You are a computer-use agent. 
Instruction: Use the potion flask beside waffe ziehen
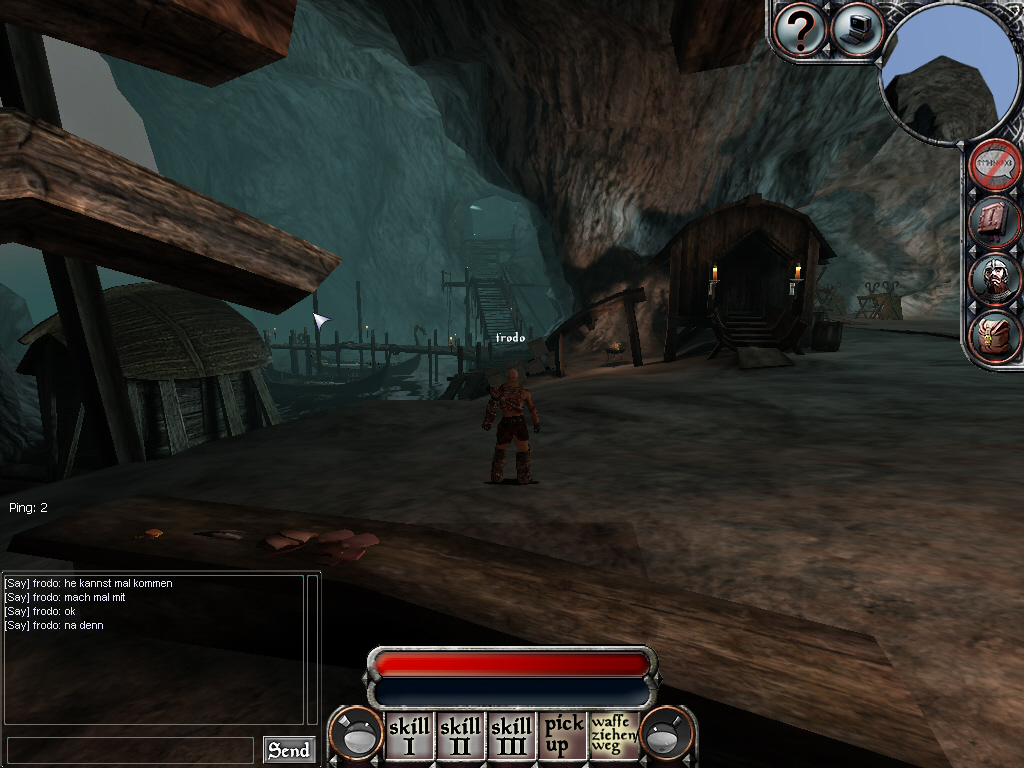click(x=667, y=736)
